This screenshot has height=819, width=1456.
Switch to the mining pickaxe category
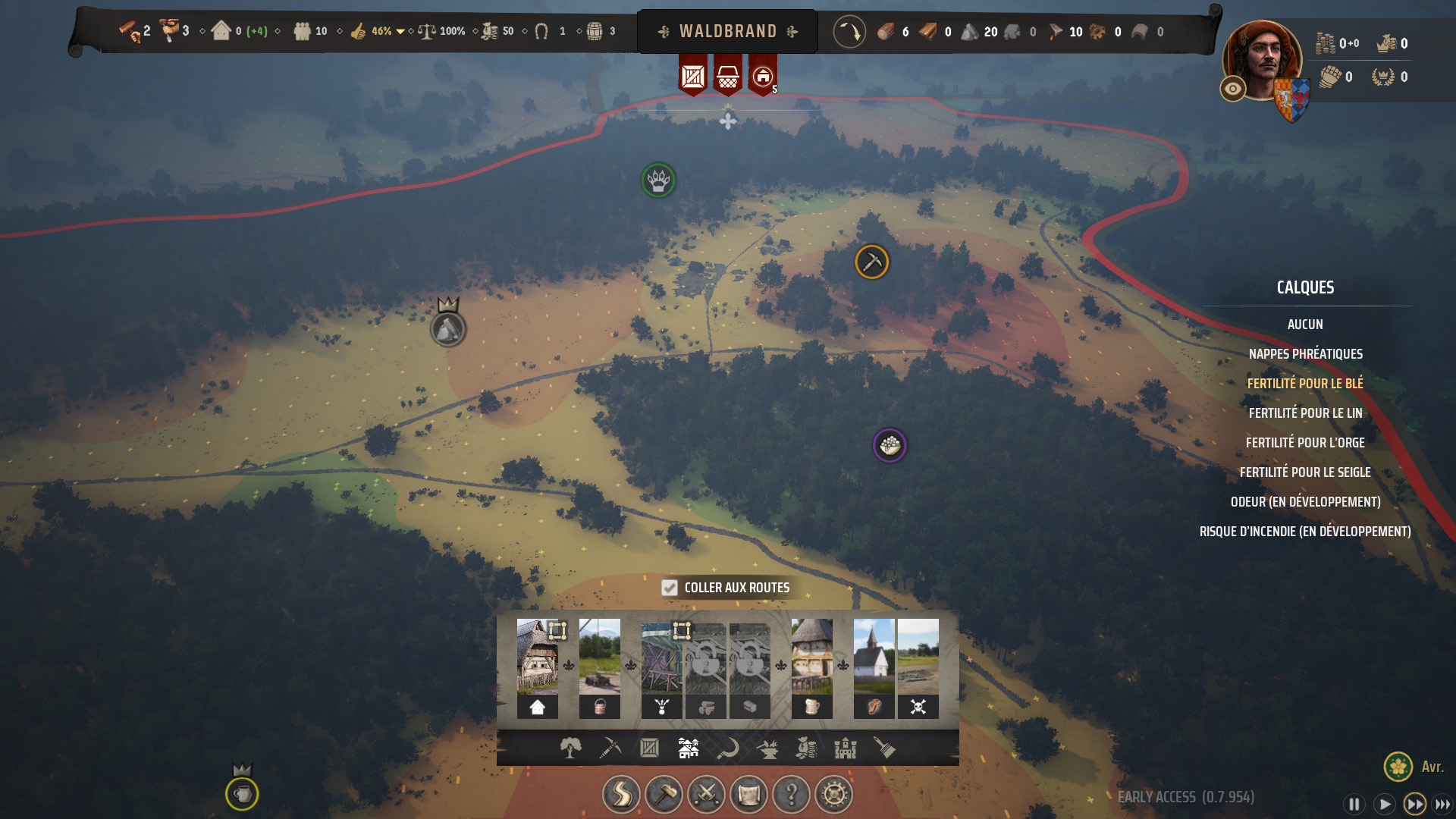pos(610,748)
